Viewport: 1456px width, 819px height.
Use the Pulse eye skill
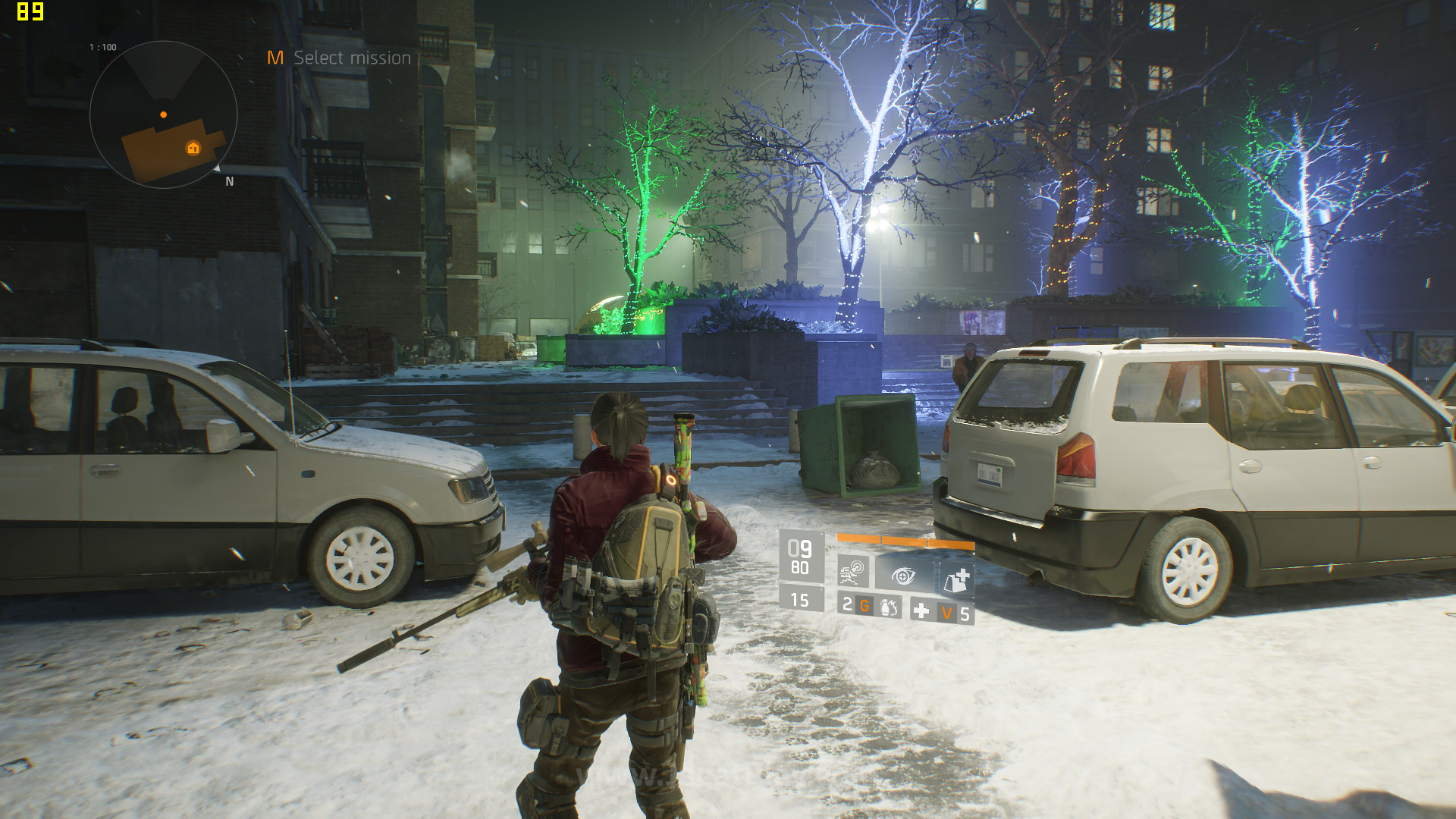pyautogui.click(x=902, y=576)
